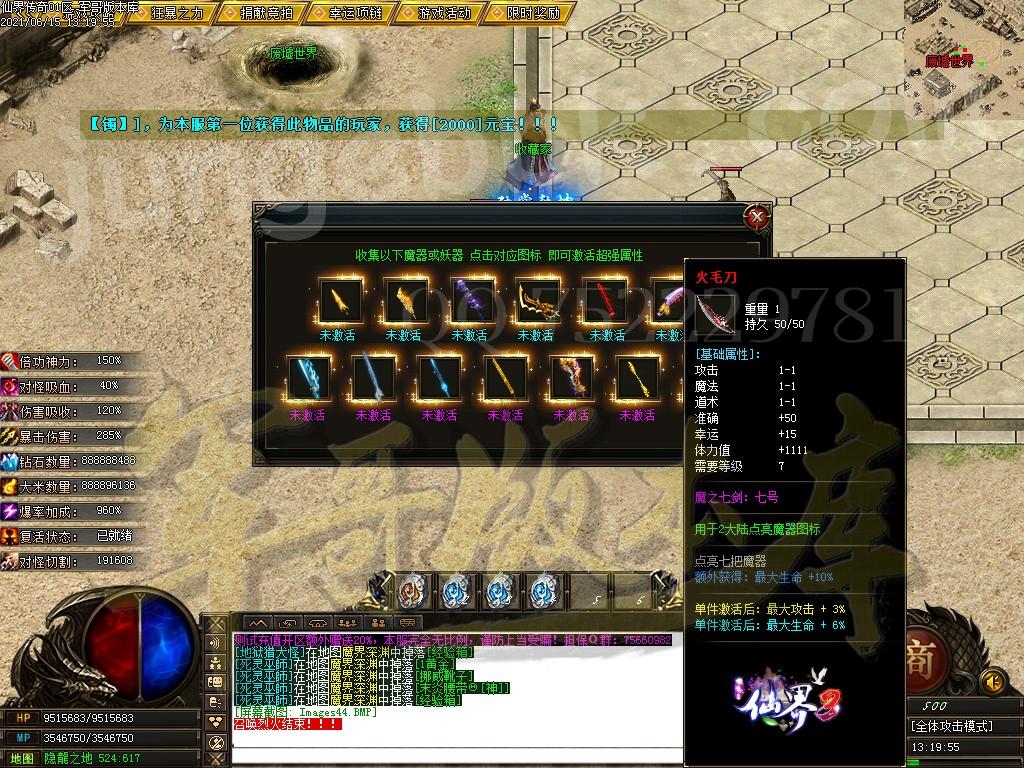Select the first chat channel tab
Image resolution: width=1024 pixels, height=768 pixels.
point(257,623)
